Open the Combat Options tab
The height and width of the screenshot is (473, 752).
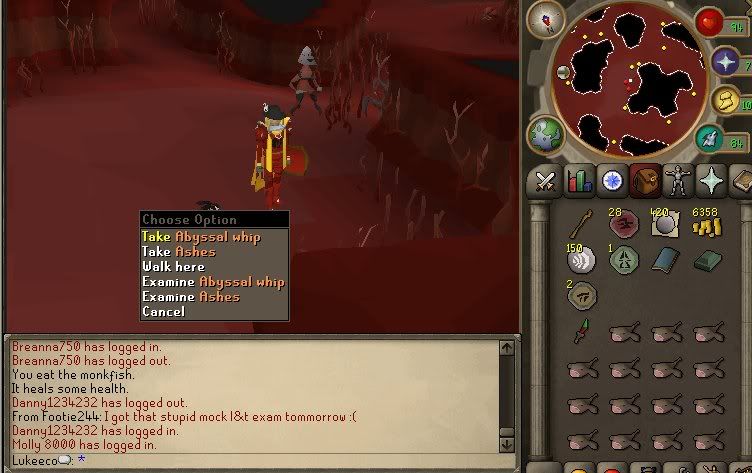pyautogui.click(x=545, y=181)
